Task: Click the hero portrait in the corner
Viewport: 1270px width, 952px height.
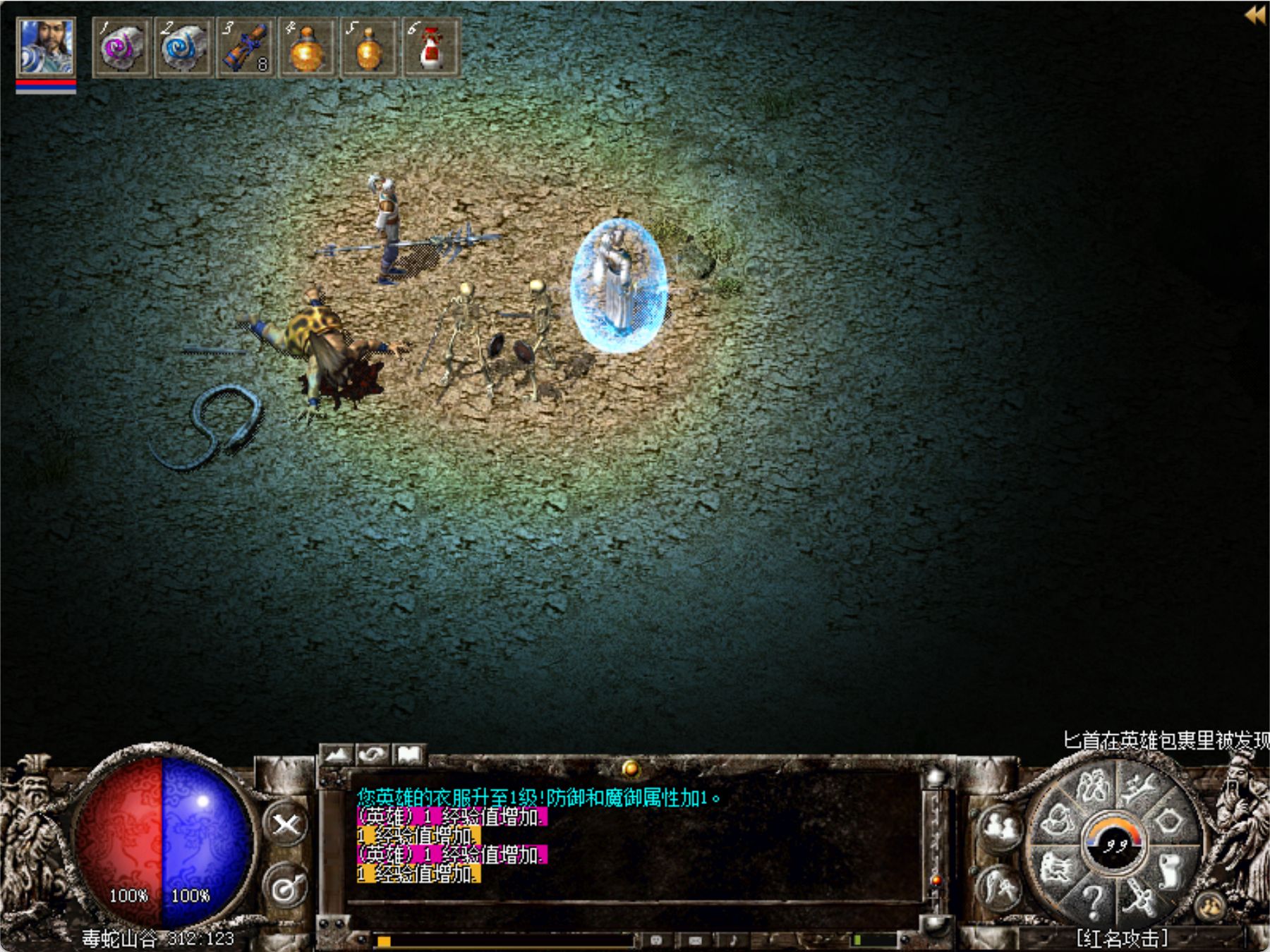Action: tap(45, 47)
